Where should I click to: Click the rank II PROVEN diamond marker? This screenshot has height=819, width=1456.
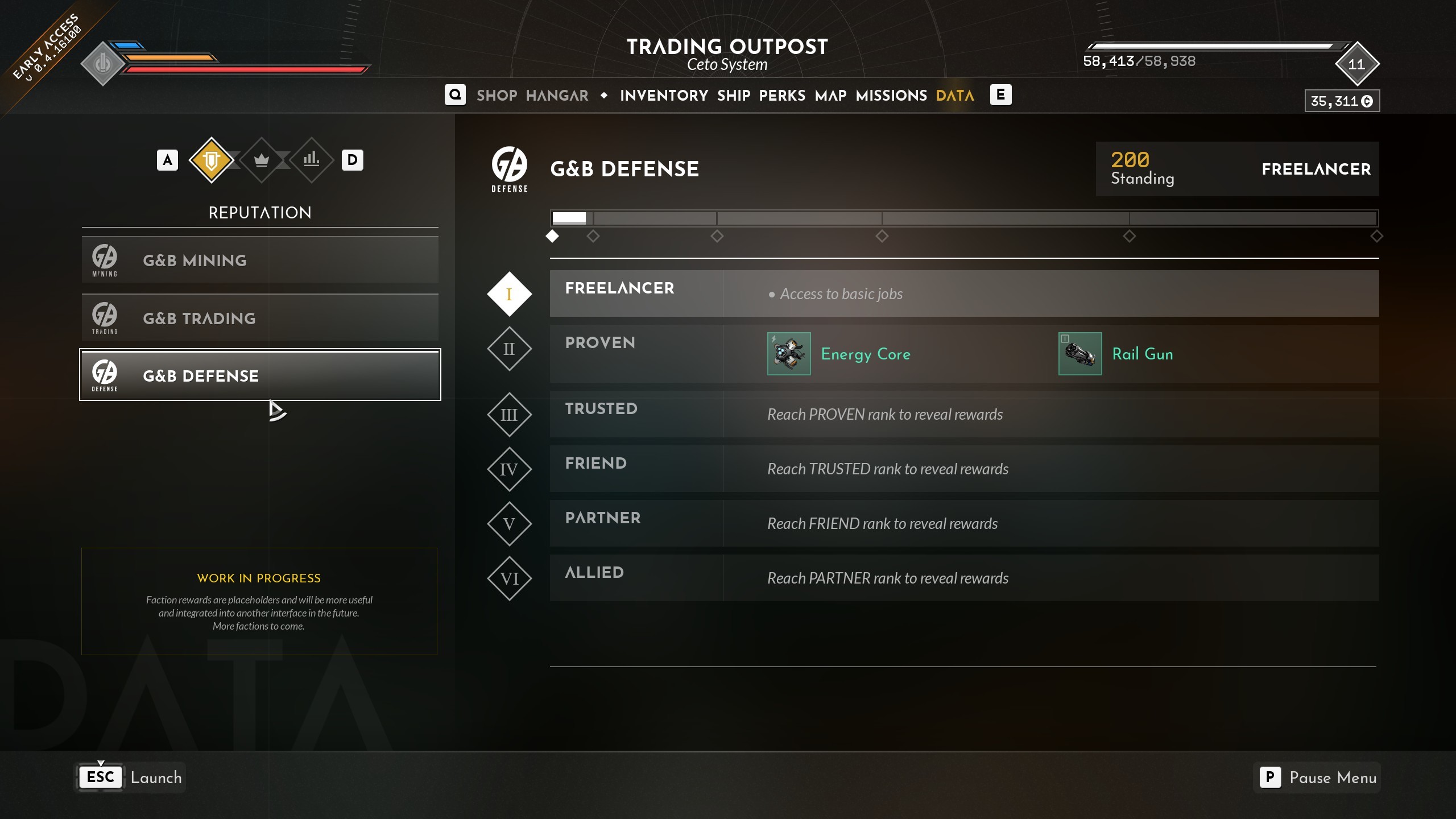(x=509, y=349)
